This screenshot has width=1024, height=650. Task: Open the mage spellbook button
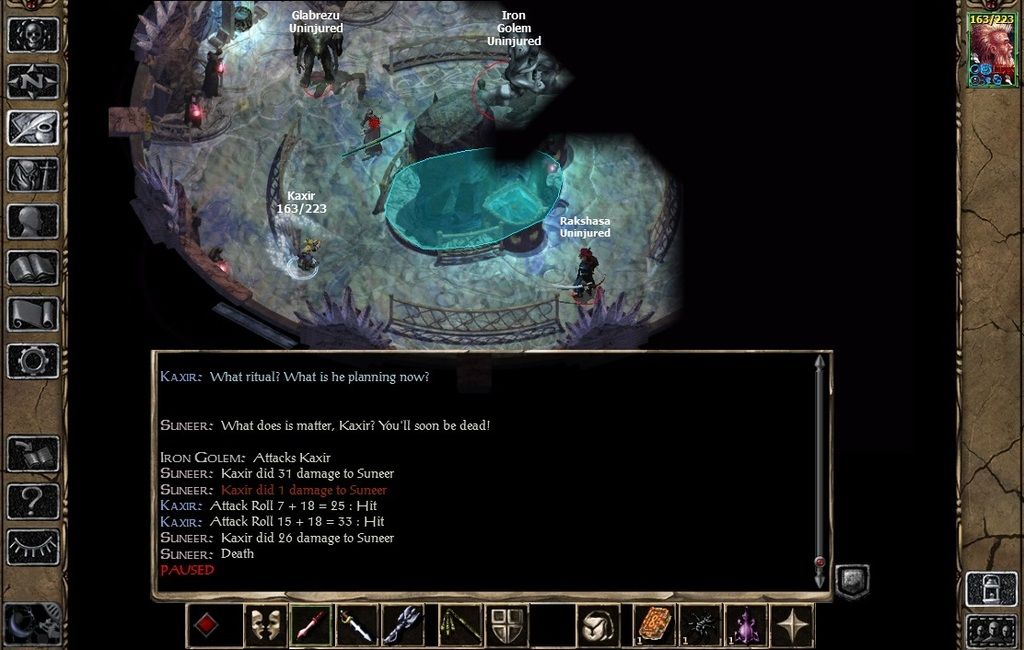[x=33, y=267]
